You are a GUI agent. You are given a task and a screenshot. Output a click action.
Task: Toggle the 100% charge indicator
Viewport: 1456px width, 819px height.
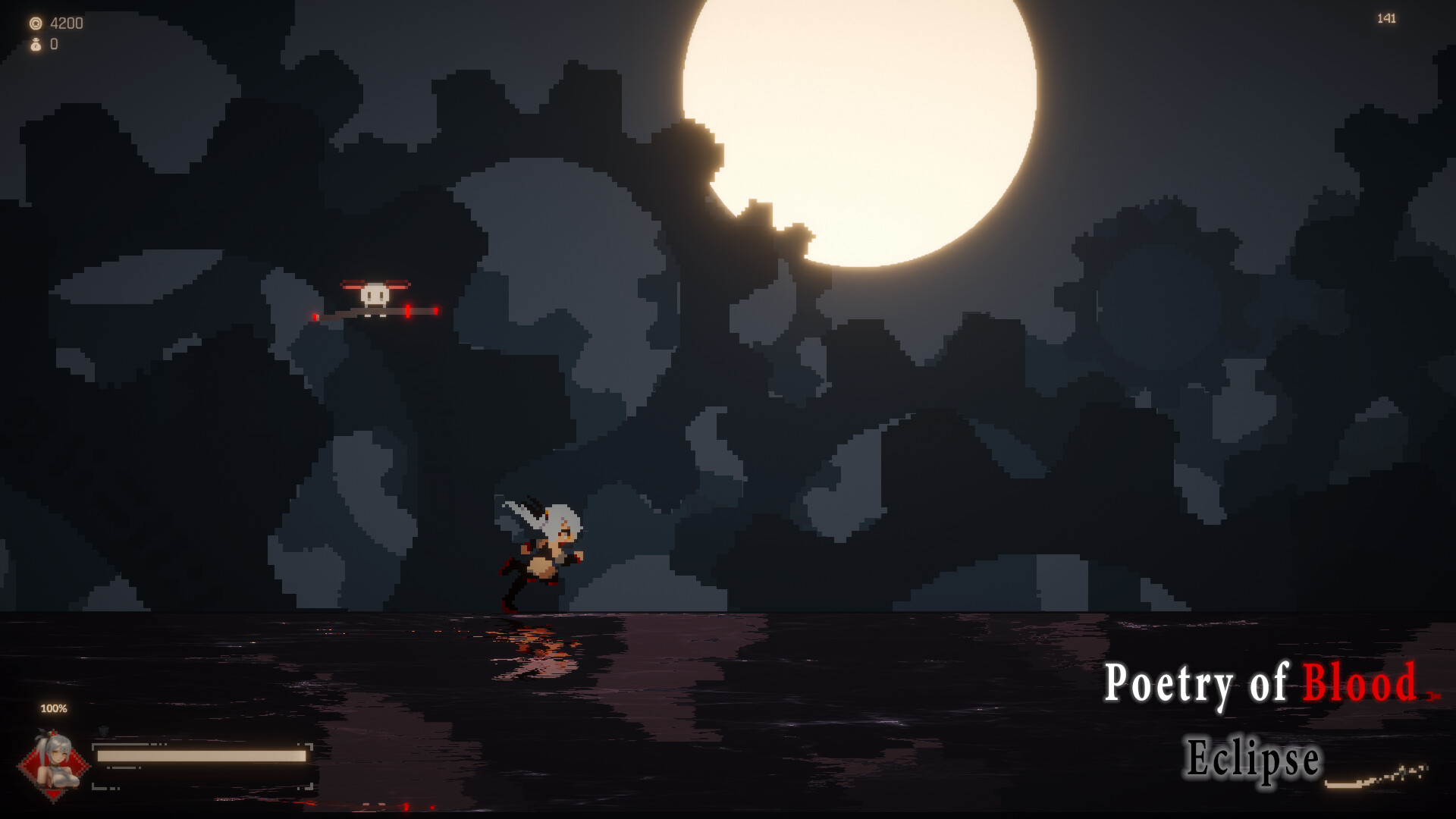[x=54, y=710]
